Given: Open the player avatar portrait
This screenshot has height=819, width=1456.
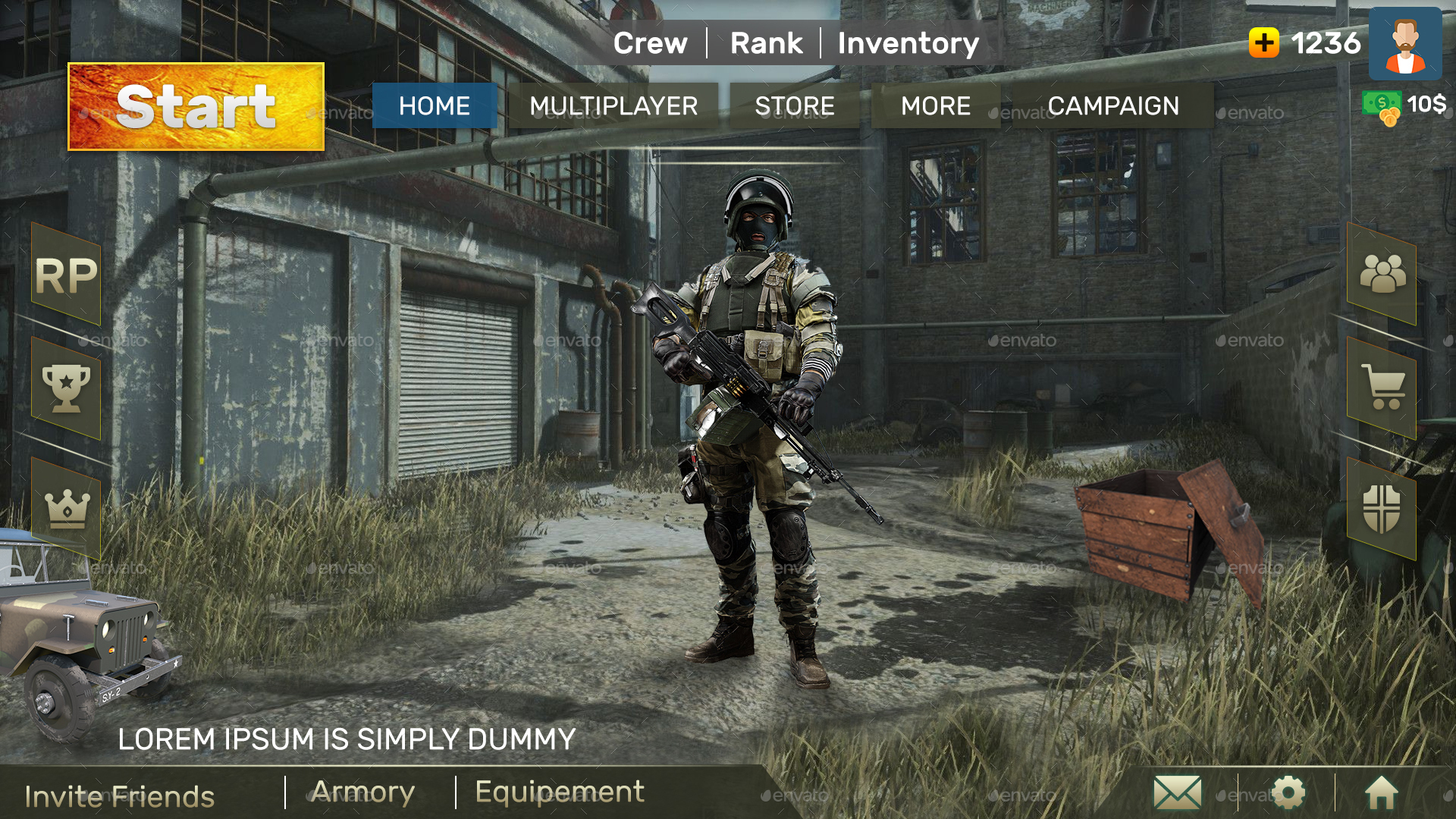Looking at the screenshot, I should (x=1407, y=45).
